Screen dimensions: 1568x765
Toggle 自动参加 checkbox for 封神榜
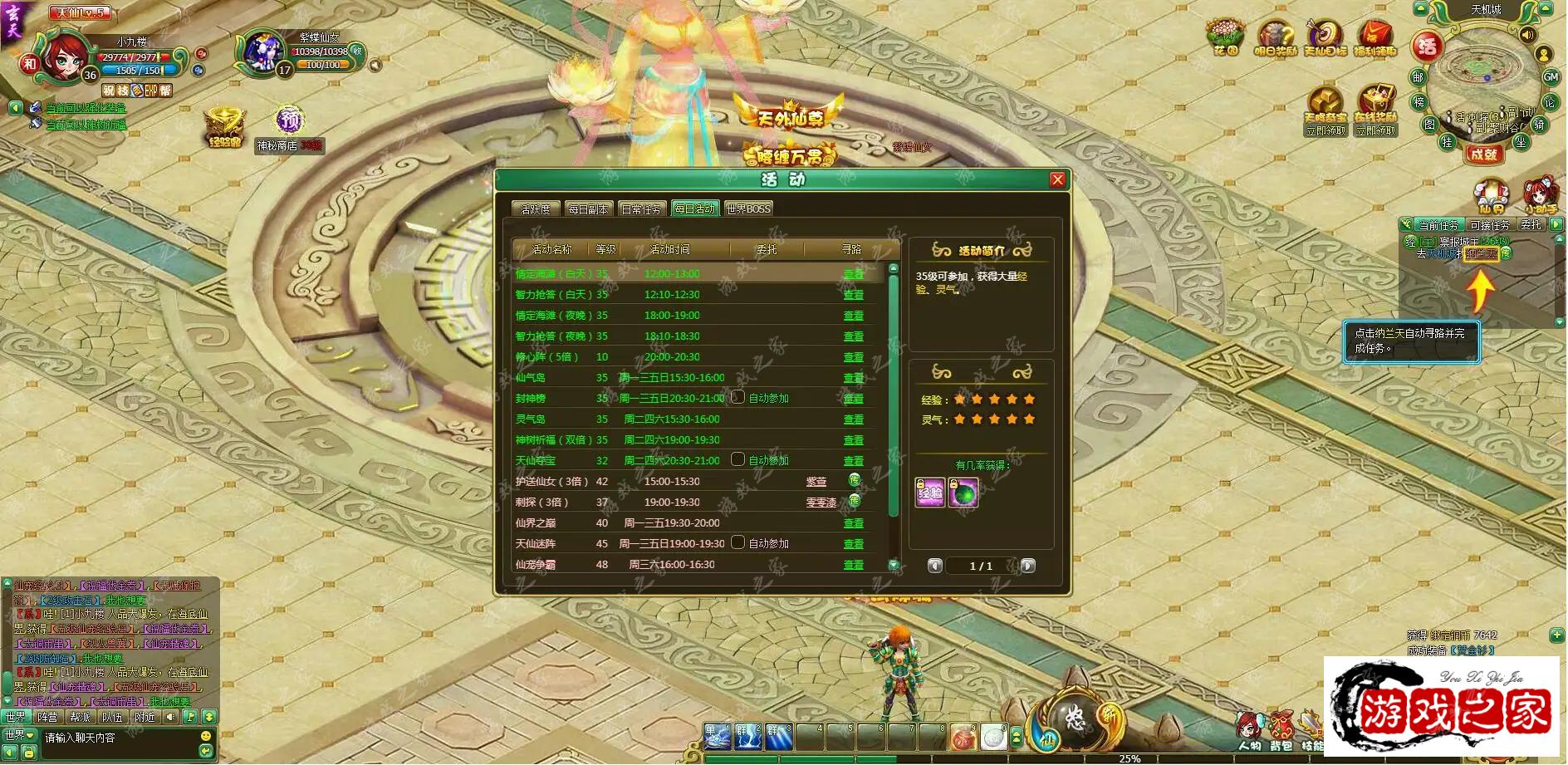pyautogui.click(x=737, y=398)
